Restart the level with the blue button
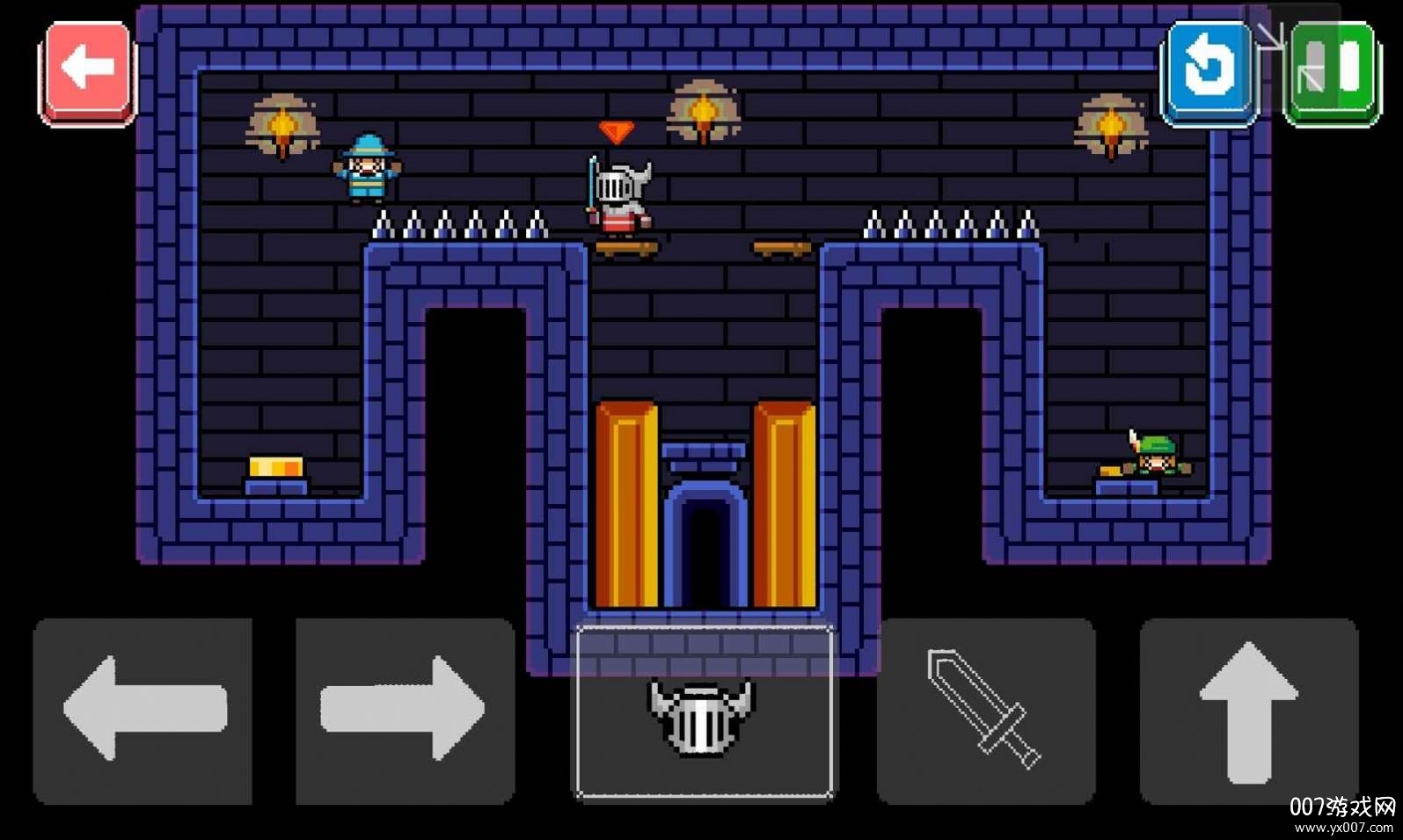Screen dimensions: 1403x840 (x=1209, y=70)
